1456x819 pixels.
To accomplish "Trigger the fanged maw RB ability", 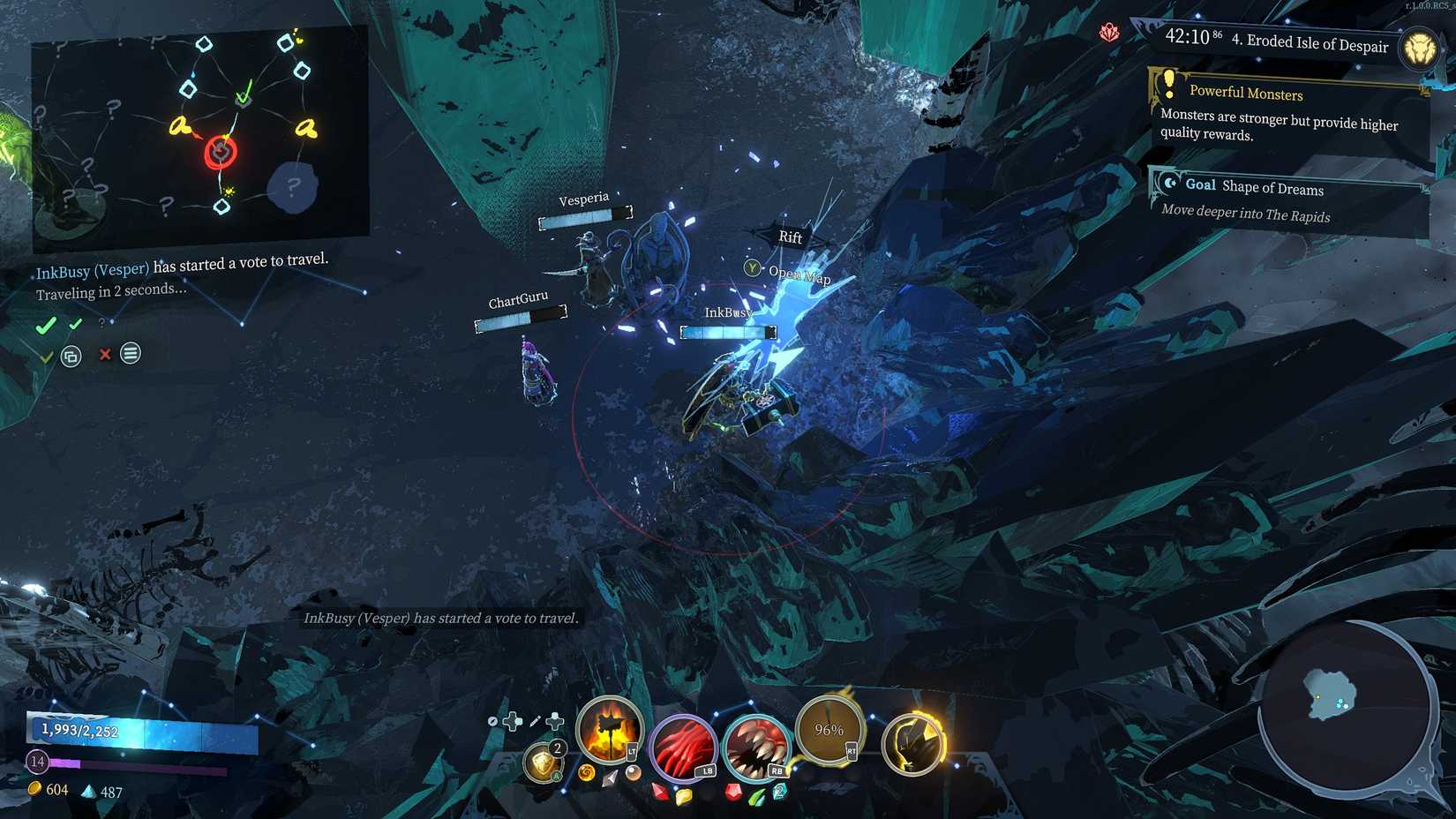I will (x=756, y=748).
